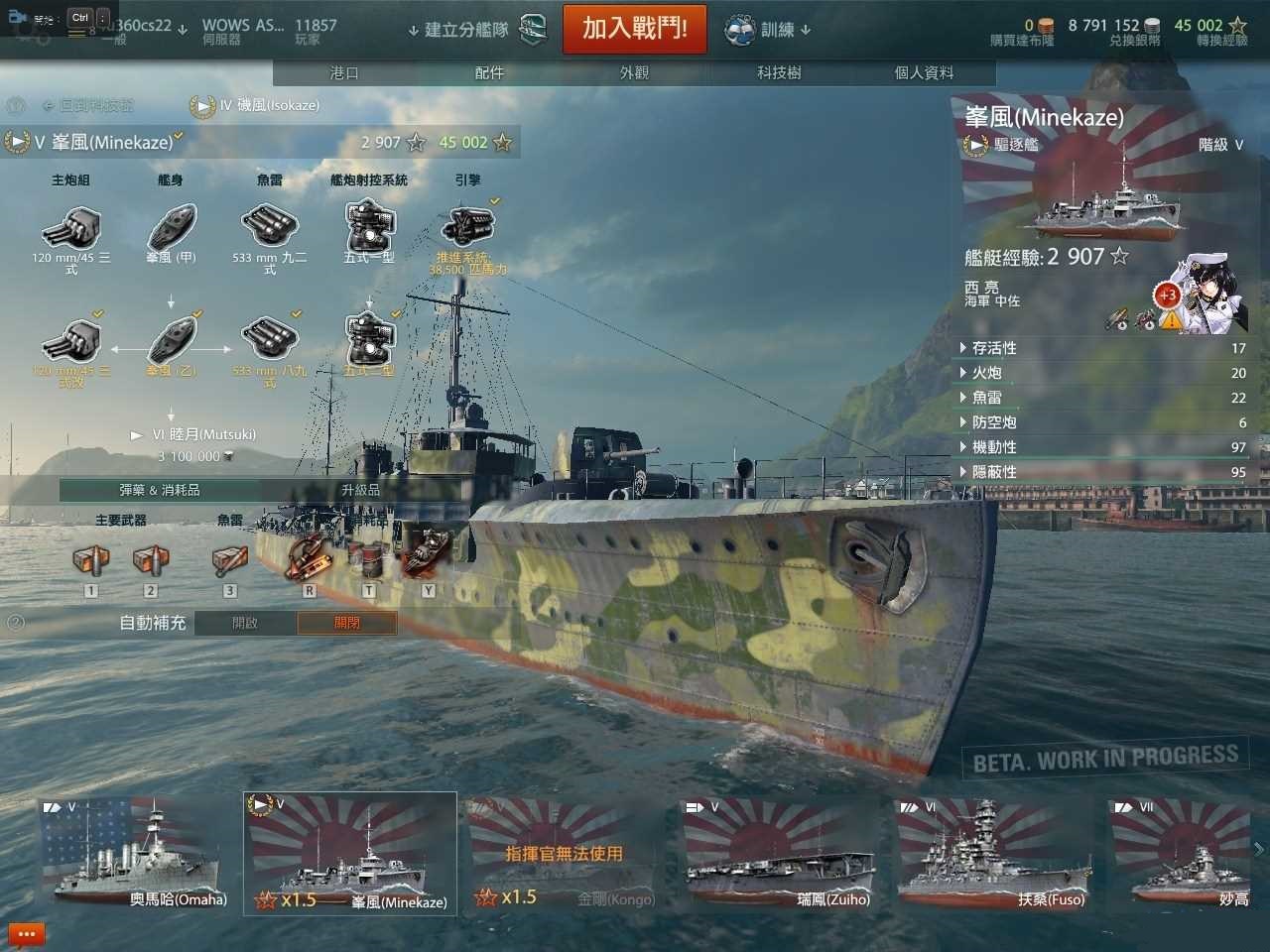Select the 峯風 (乙) hull module
The height and width of the screenshot is (952, 1270).
pos(172,341)
